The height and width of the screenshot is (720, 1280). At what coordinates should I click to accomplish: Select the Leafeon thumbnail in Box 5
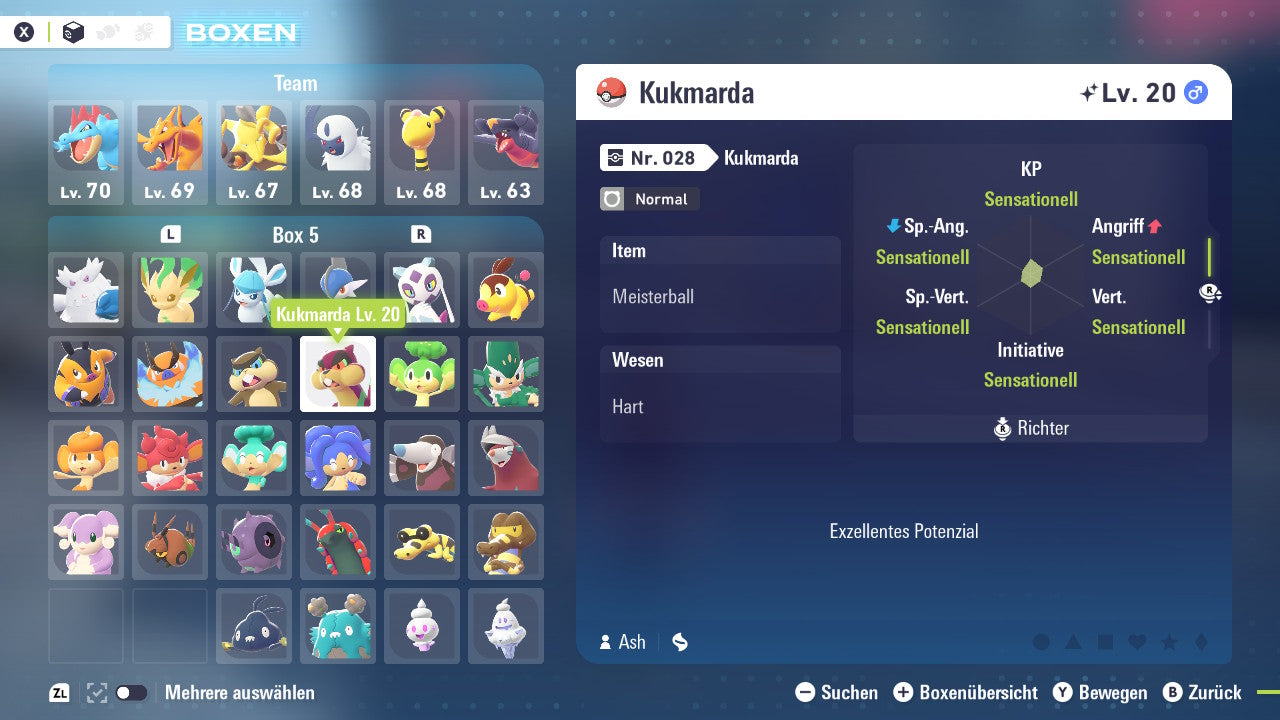(x=170, y=290)
